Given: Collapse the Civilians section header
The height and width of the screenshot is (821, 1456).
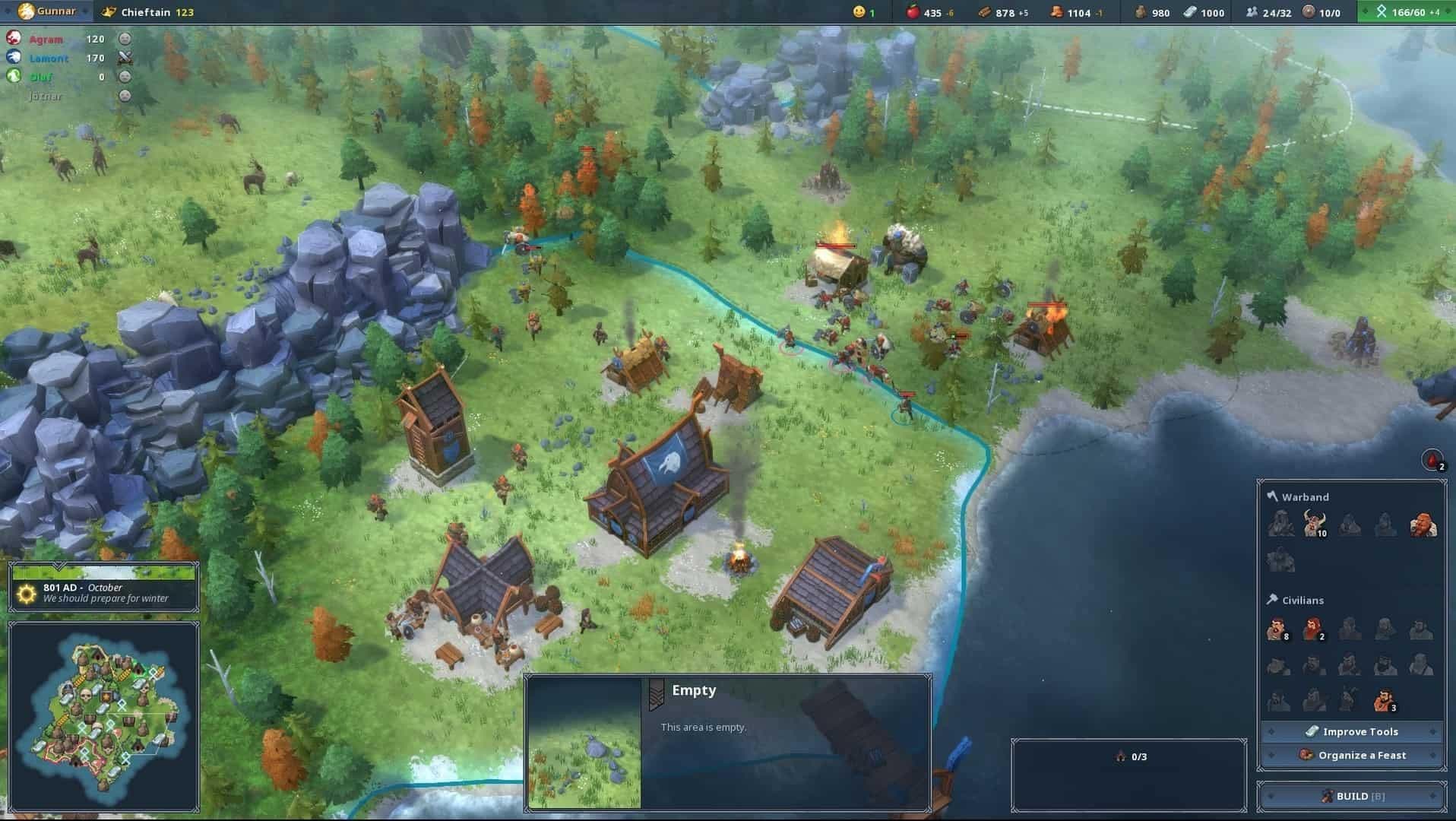Looking at the screenshot, I should (1302, 600).
